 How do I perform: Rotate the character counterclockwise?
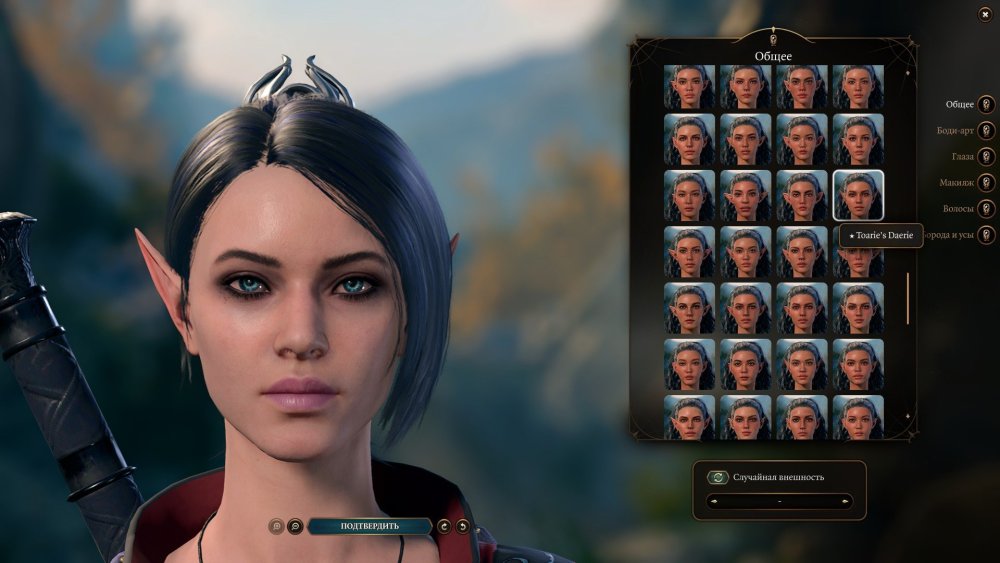pyautogui.click(x=462, y=526)
